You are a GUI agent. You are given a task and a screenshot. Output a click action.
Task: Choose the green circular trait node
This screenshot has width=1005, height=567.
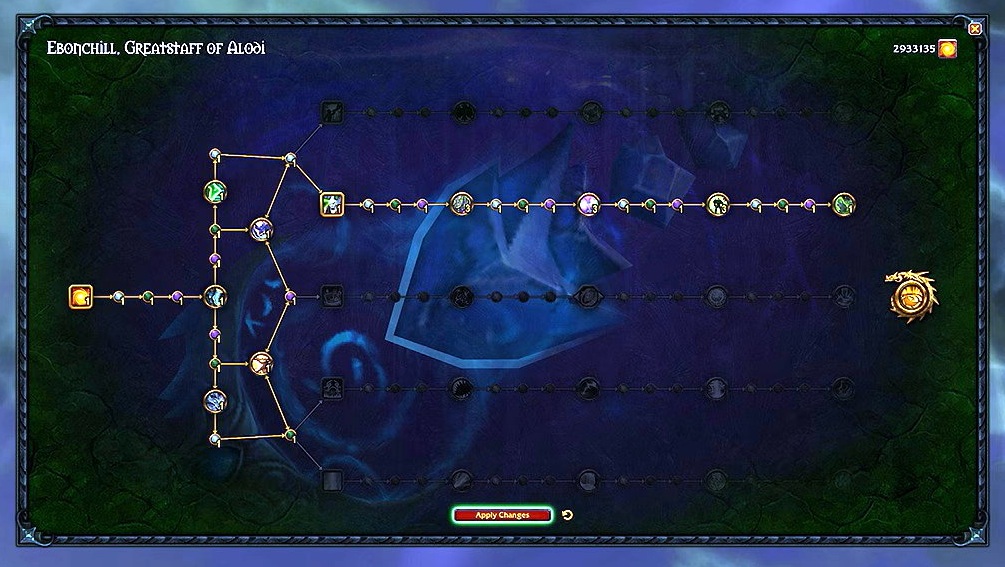point(215,191)
